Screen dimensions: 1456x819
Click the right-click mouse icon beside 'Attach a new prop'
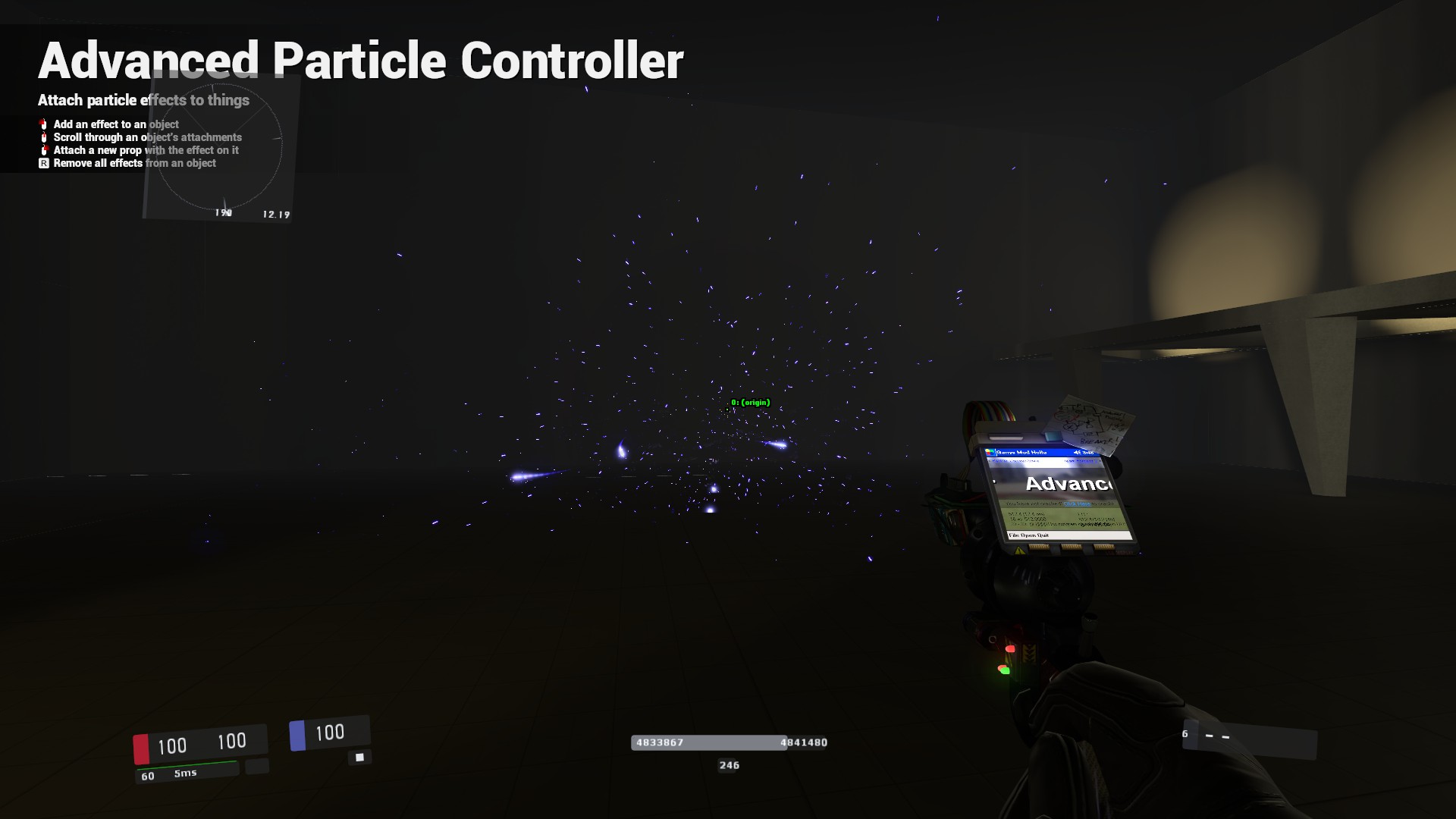44,150
